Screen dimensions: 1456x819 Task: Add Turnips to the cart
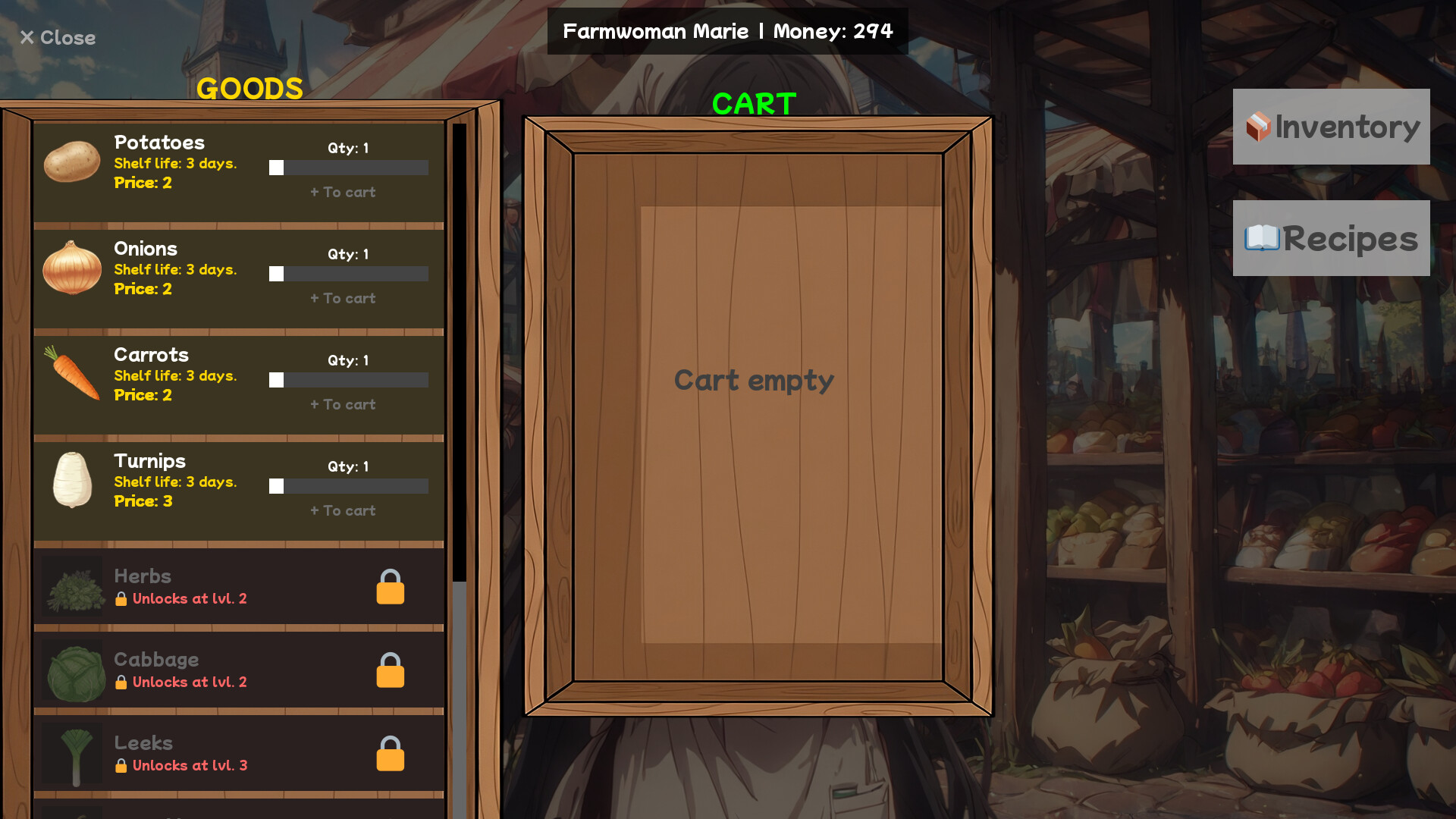click(342, 510)
